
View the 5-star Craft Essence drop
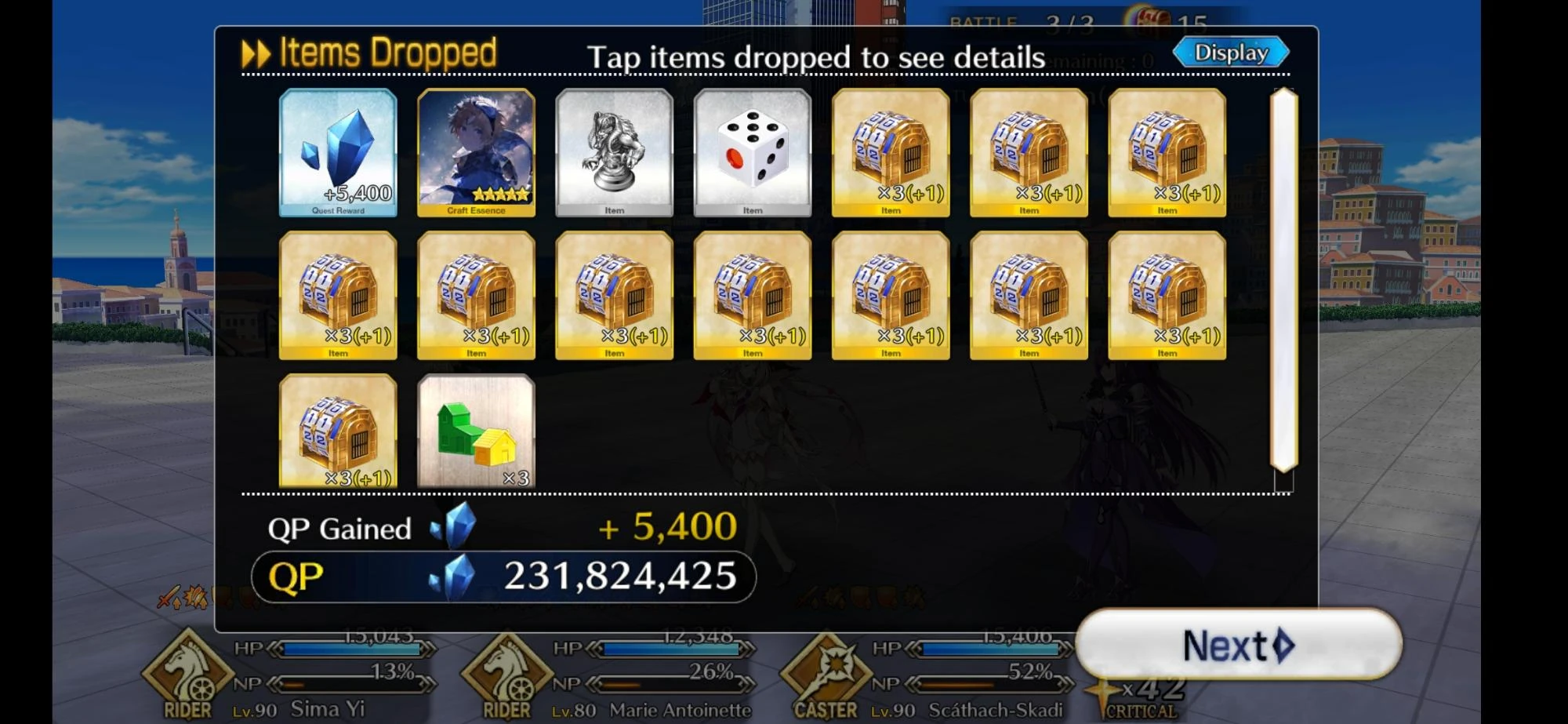(x=475, y=151)
